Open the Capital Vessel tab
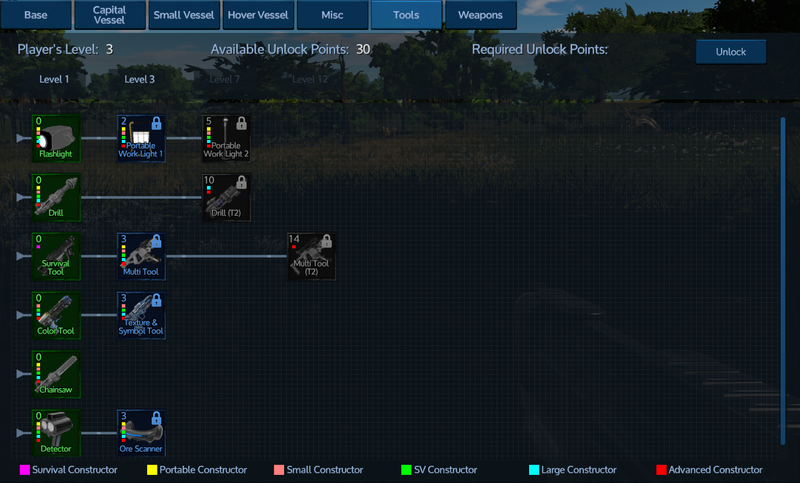Screen dimensions: 800x483 (x=109, y=15)
